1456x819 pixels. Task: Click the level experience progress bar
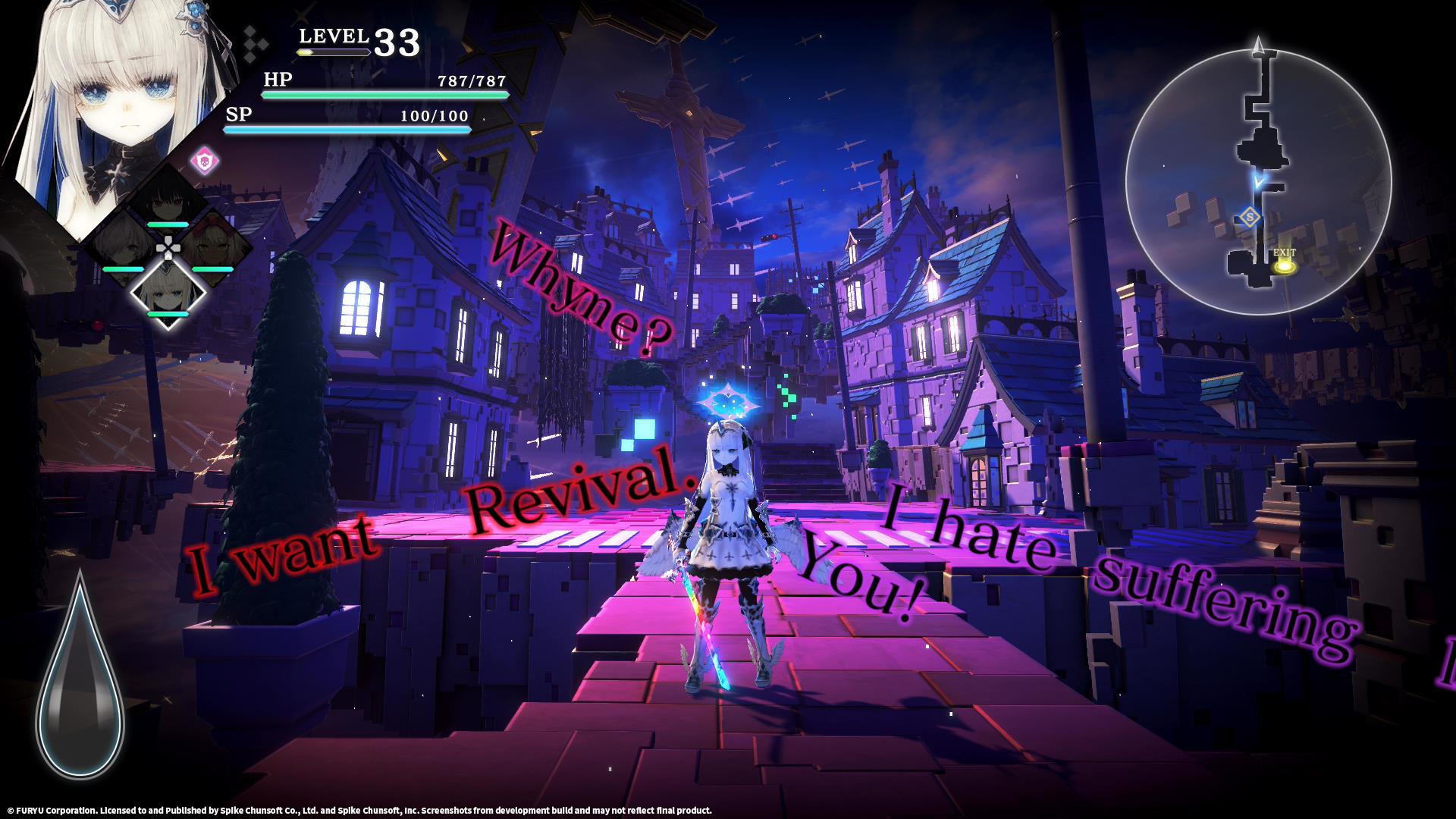click(334, 53)
